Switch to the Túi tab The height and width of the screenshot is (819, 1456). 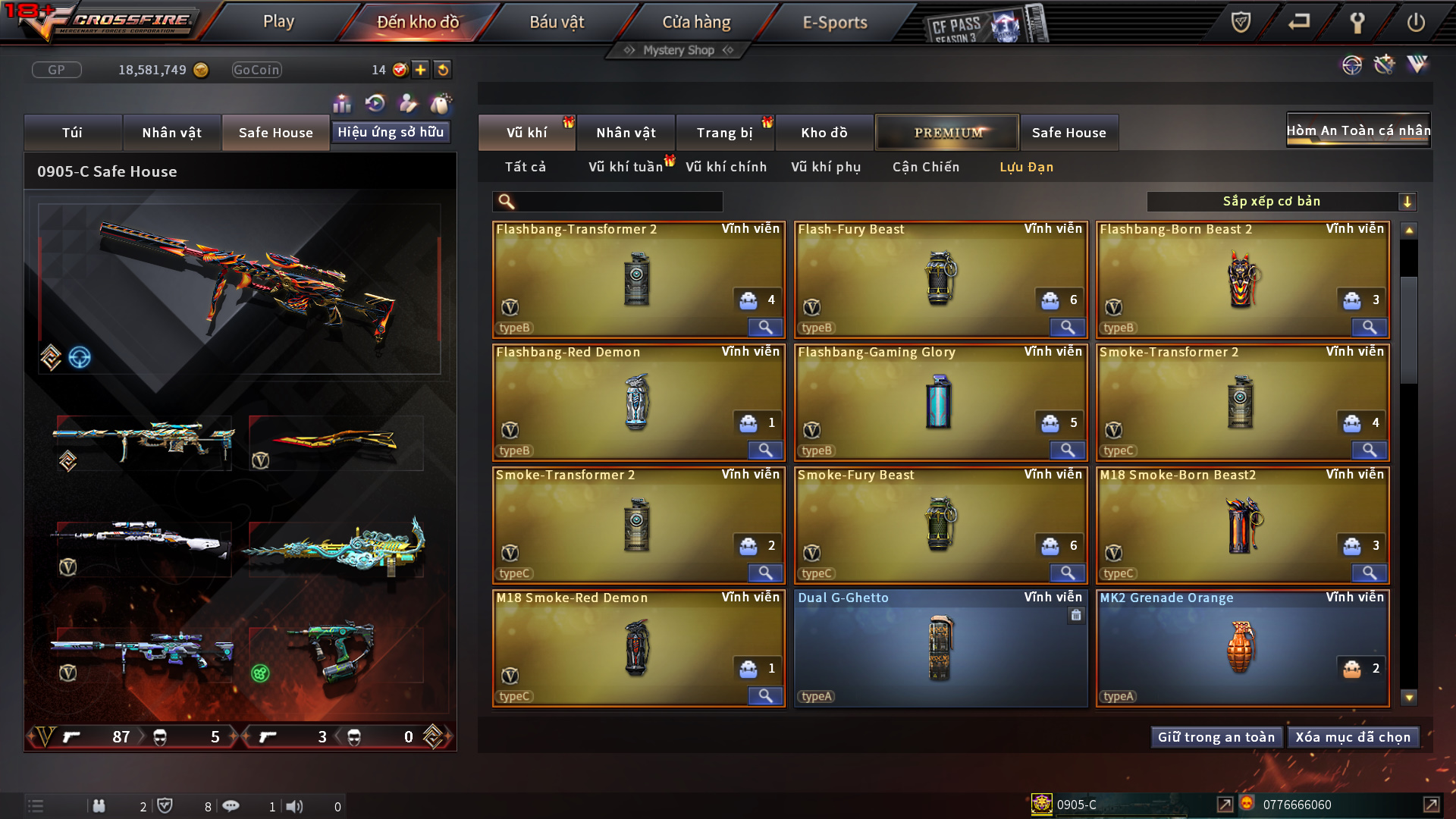click(x=72, y=133)
